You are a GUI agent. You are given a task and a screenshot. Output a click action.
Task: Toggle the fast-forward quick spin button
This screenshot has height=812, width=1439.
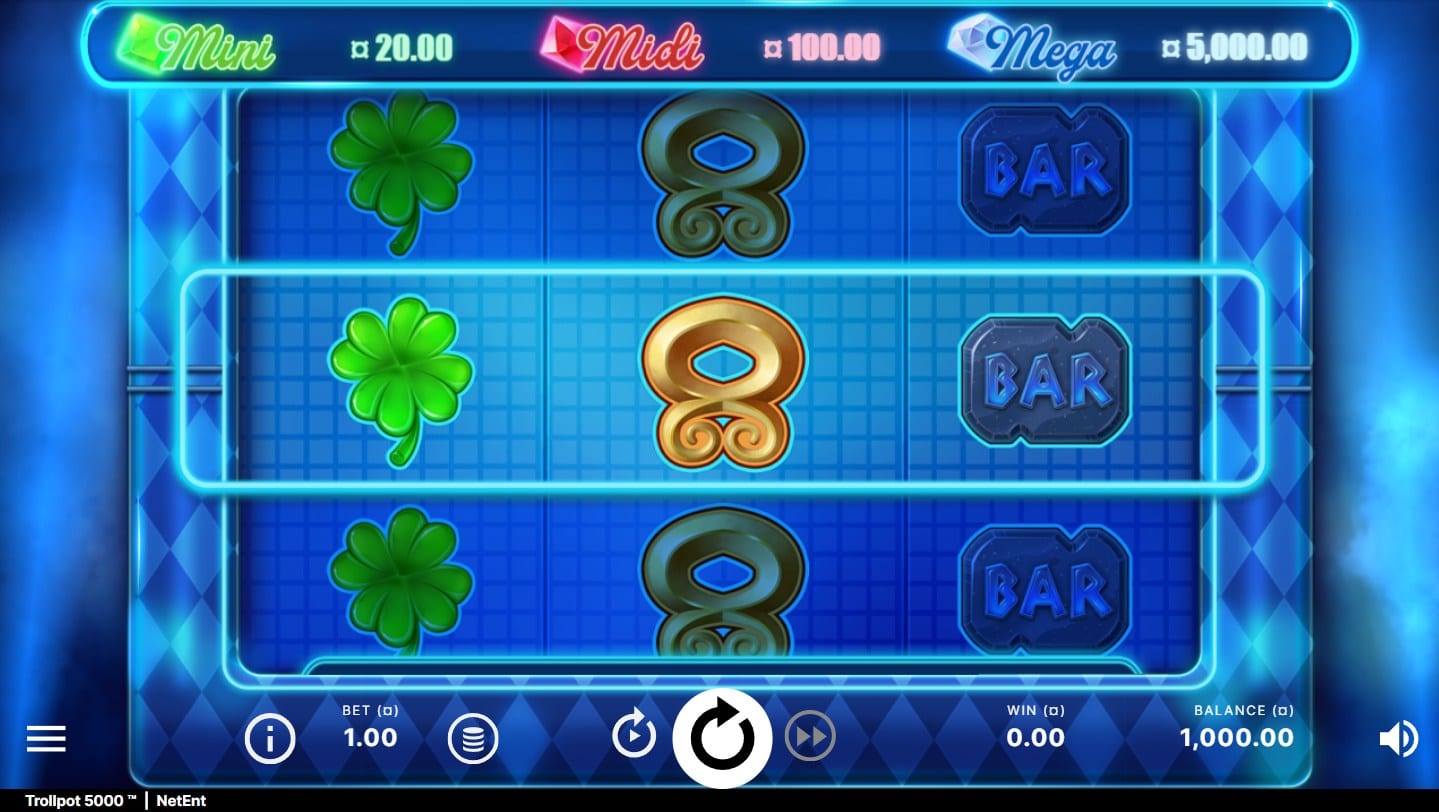810,738
